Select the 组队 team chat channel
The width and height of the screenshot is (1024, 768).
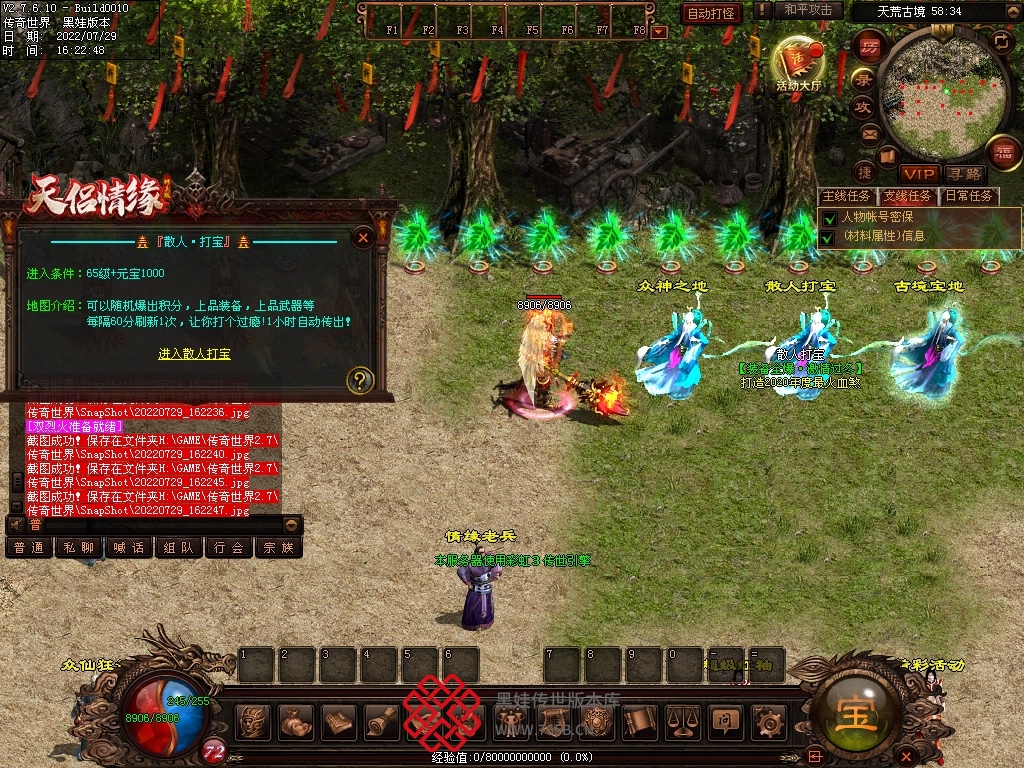point(179,547)
